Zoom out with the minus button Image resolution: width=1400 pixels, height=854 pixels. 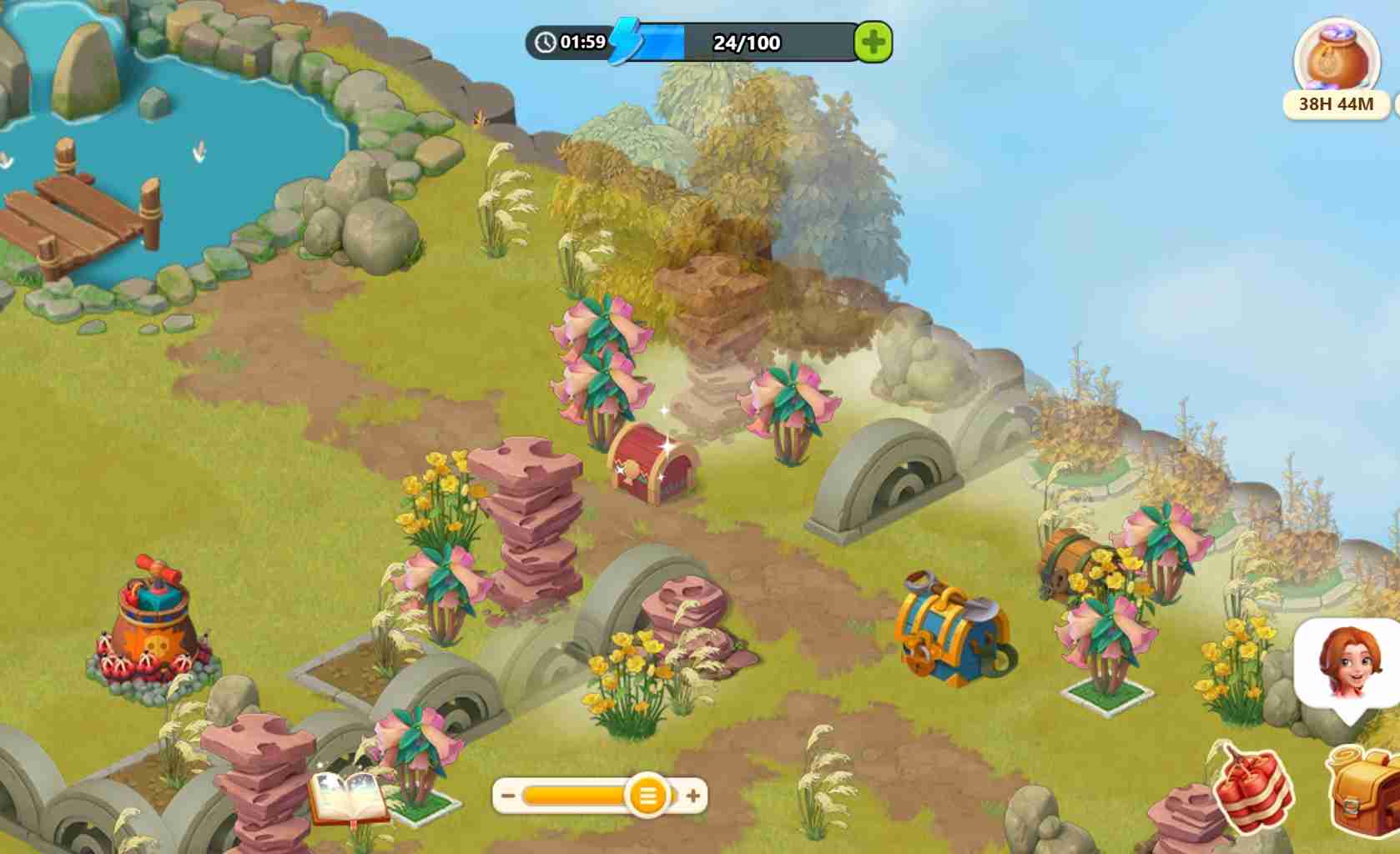[508, 796]
